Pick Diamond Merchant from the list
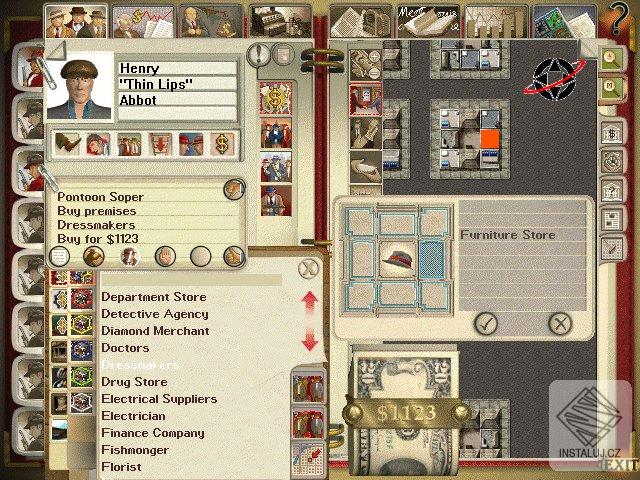The image size is (640, 480). click(x=155, y=331)
